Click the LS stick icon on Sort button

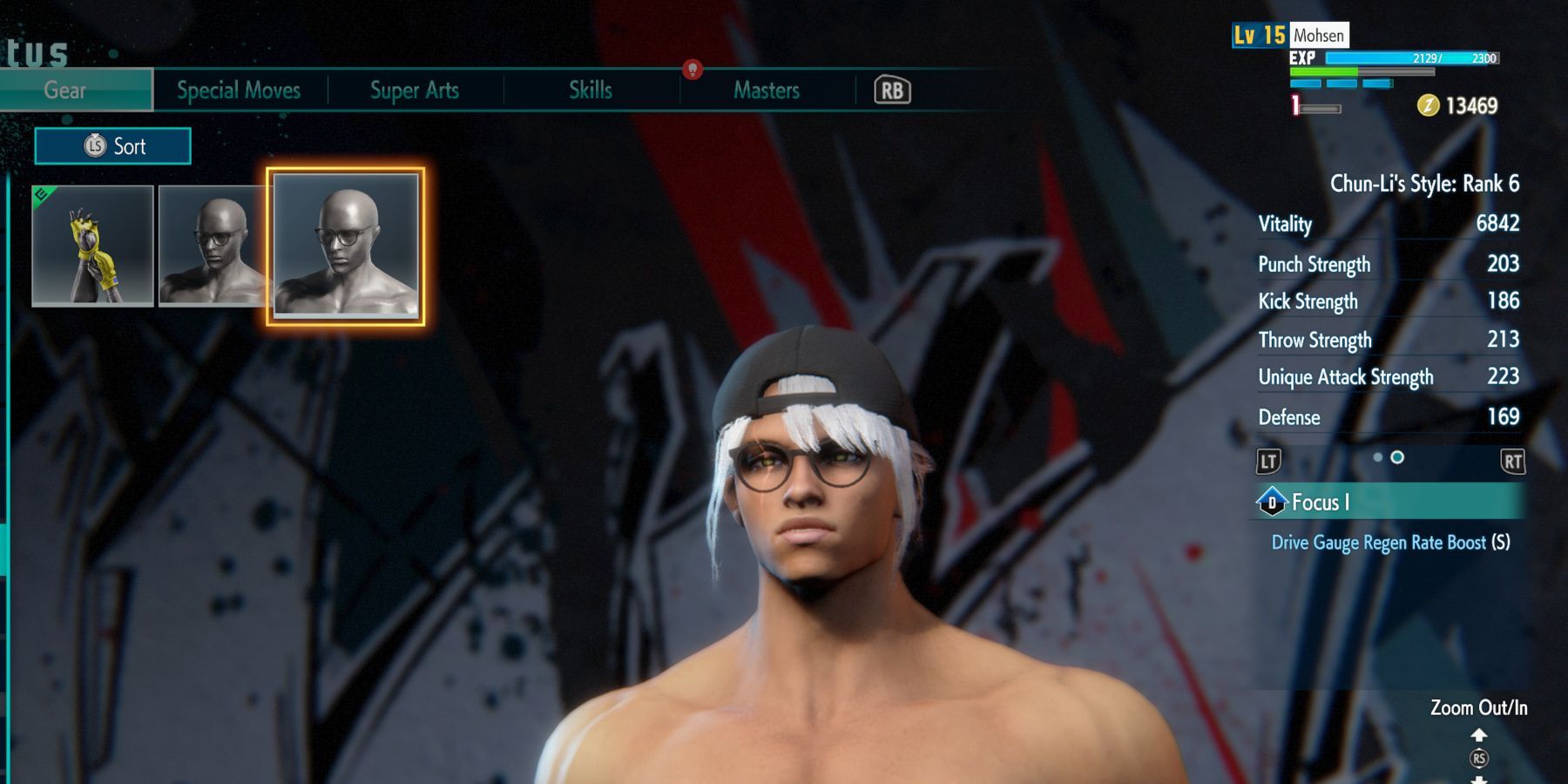pos(96,145)
